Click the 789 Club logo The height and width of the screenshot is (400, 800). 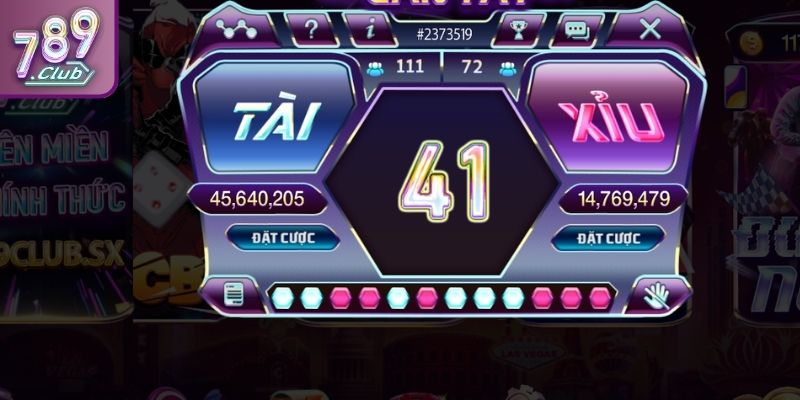[x=55, y=45]
